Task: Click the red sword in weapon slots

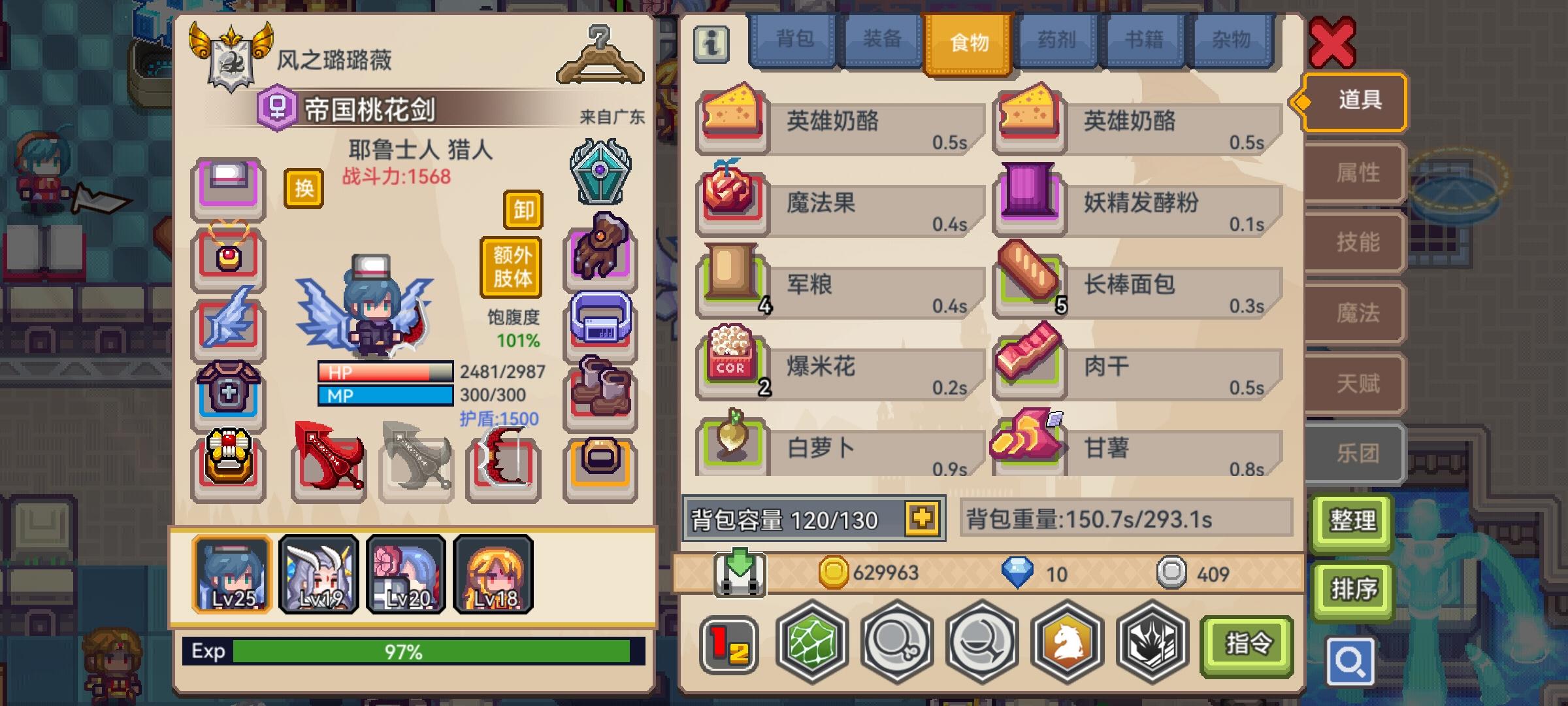Action: point(327,461)
